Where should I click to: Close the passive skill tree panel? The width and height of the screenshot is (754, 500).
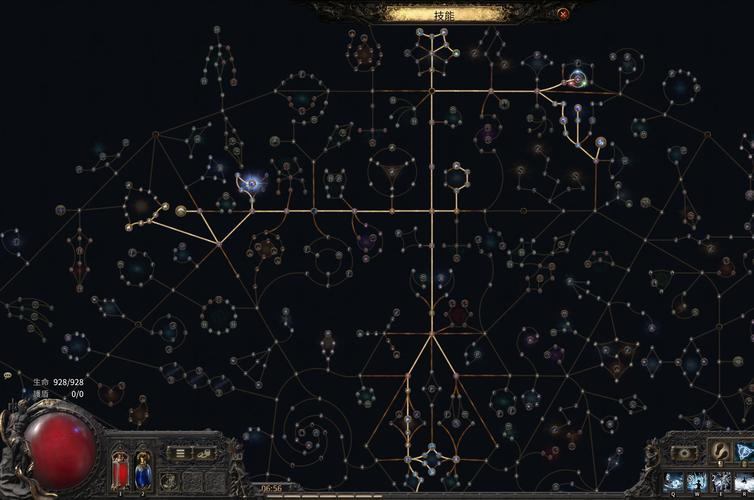point(564,14)
